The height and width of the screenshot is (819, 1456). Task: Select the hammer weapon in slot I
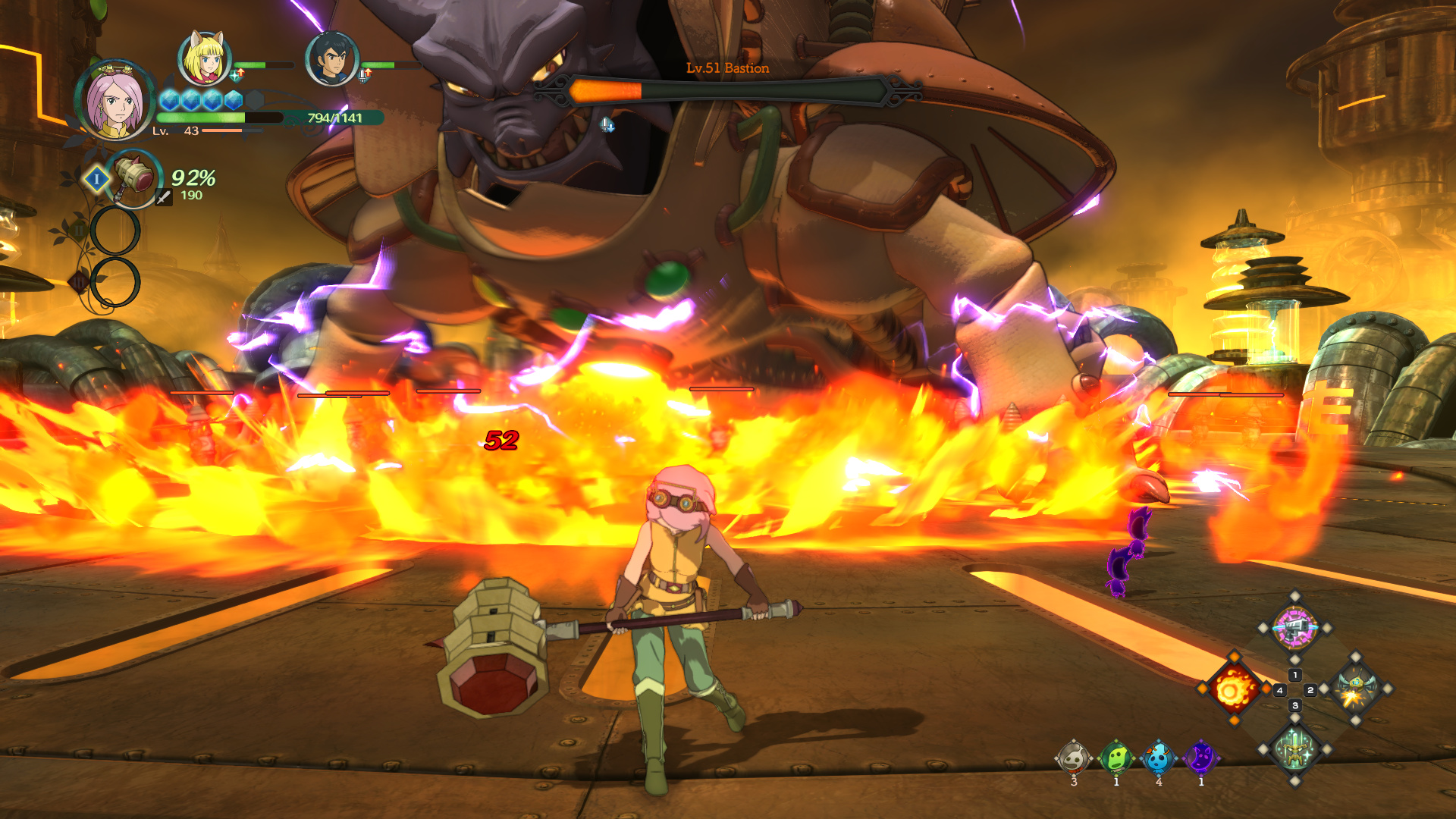coord(133,177)
